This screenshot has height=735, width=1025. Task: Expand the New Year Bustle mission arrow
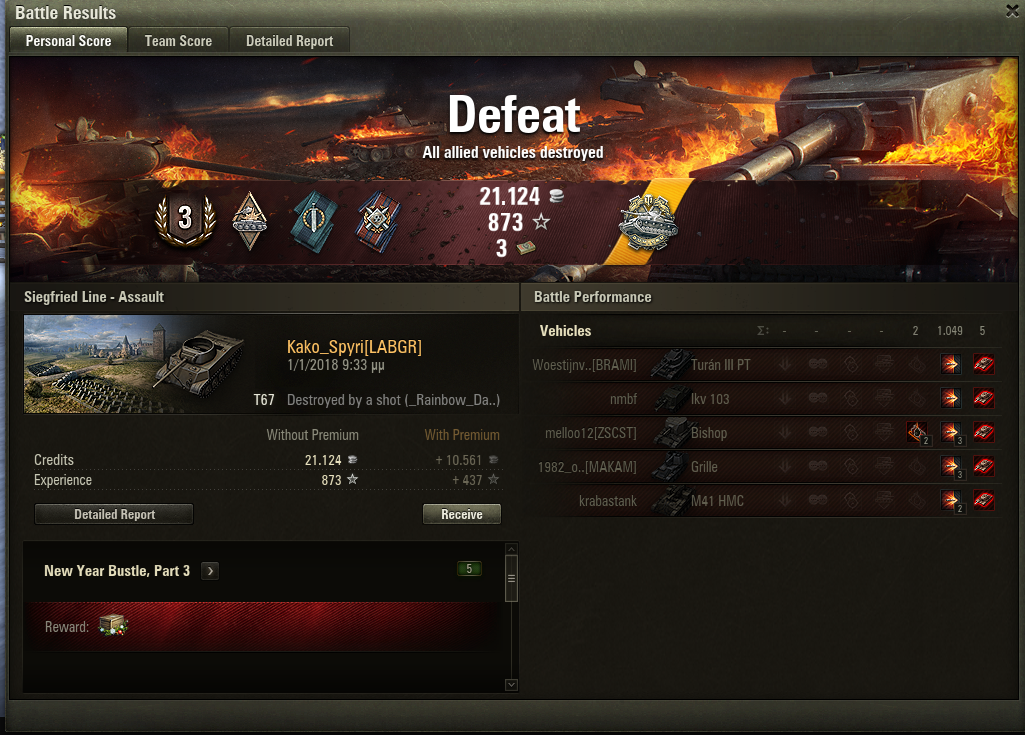[210, 571]
